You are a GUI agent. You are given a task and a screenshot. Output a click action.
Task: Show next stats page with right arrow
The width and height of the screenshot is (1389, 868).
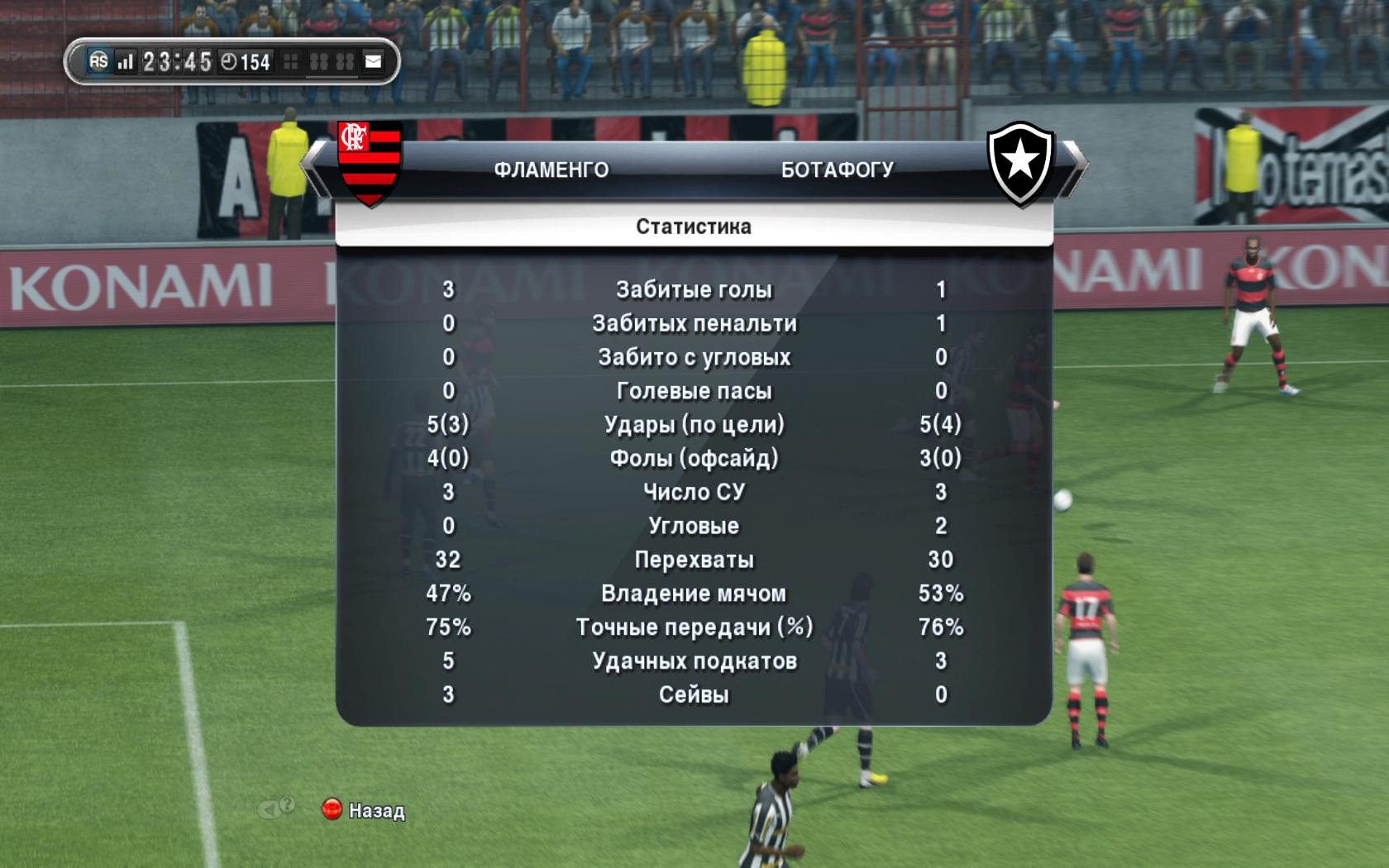click(1072, 169)
